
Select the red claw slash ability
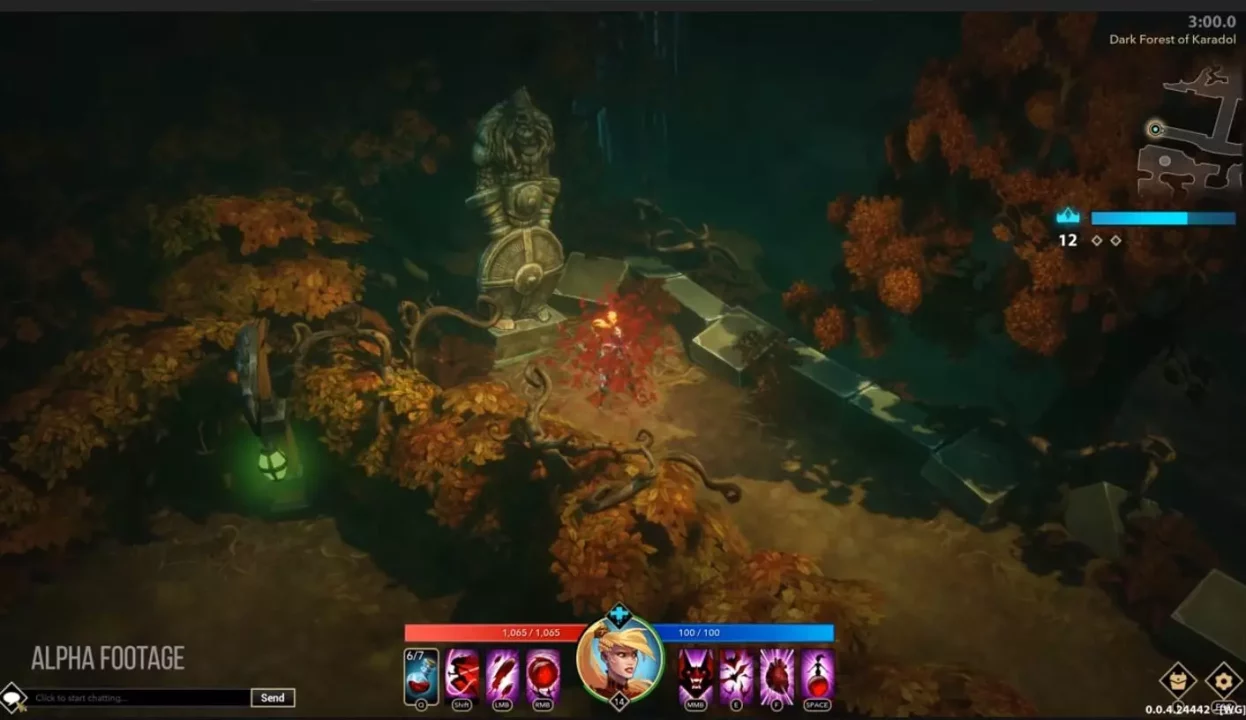(502, 675)
